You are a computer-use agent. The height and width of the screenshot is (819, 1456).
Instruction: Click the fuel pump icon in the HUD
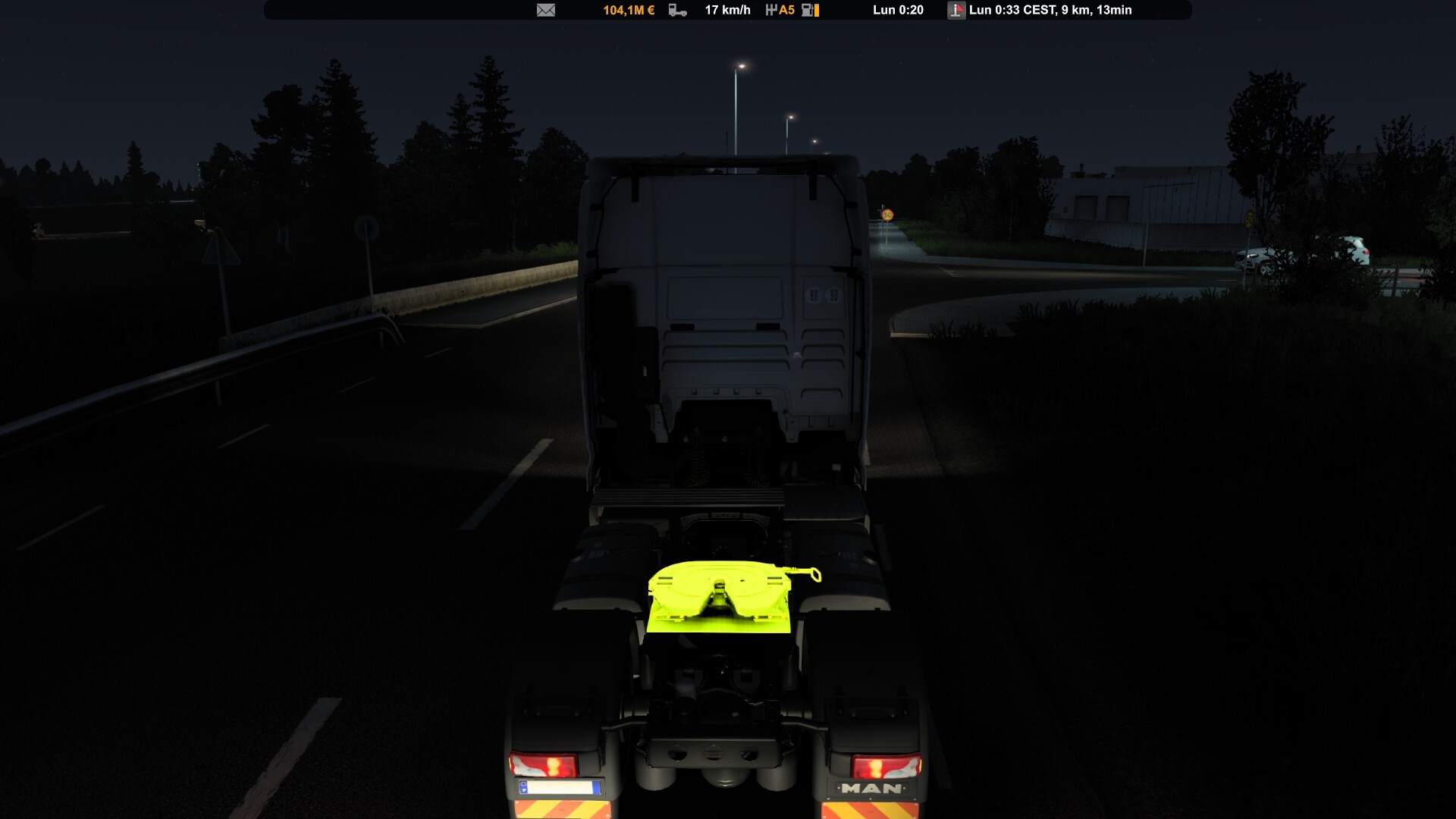805,11
